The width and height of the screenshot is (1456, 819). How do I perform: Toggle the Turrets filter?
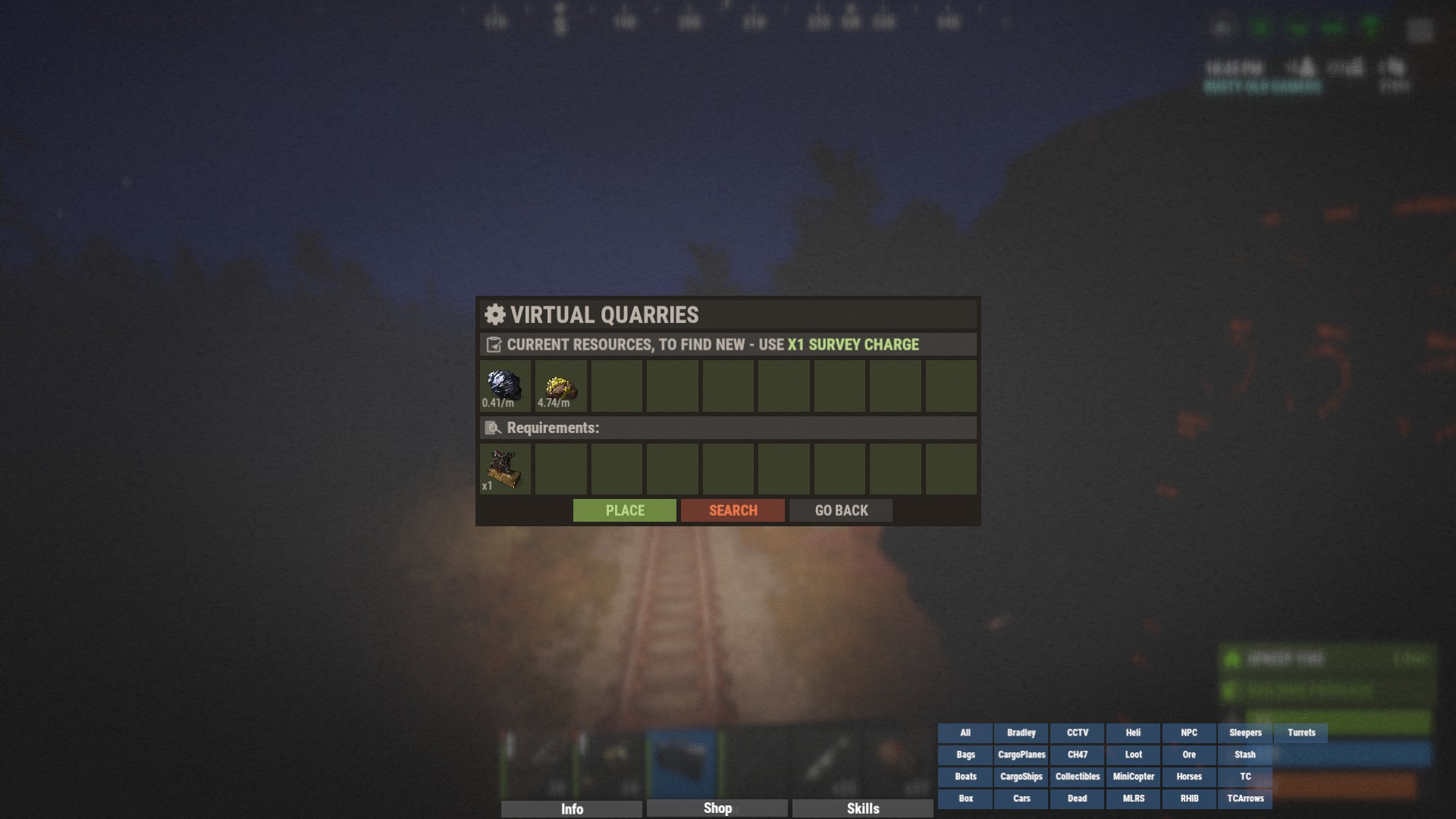1301,733
